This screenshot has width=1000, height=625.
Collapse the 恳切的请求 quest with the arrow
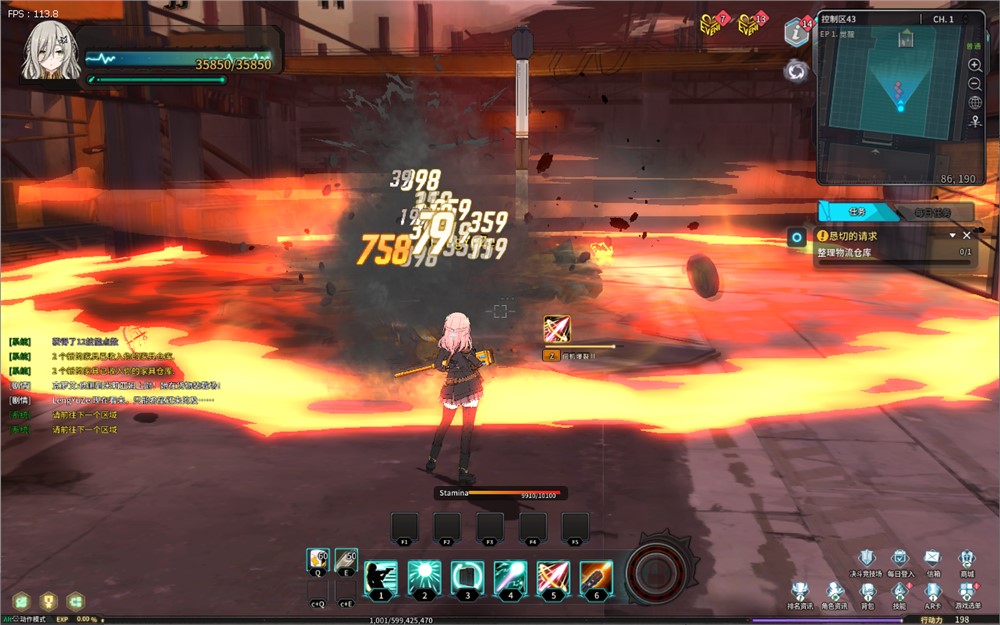pyautogui.click(x=953, y=235)
